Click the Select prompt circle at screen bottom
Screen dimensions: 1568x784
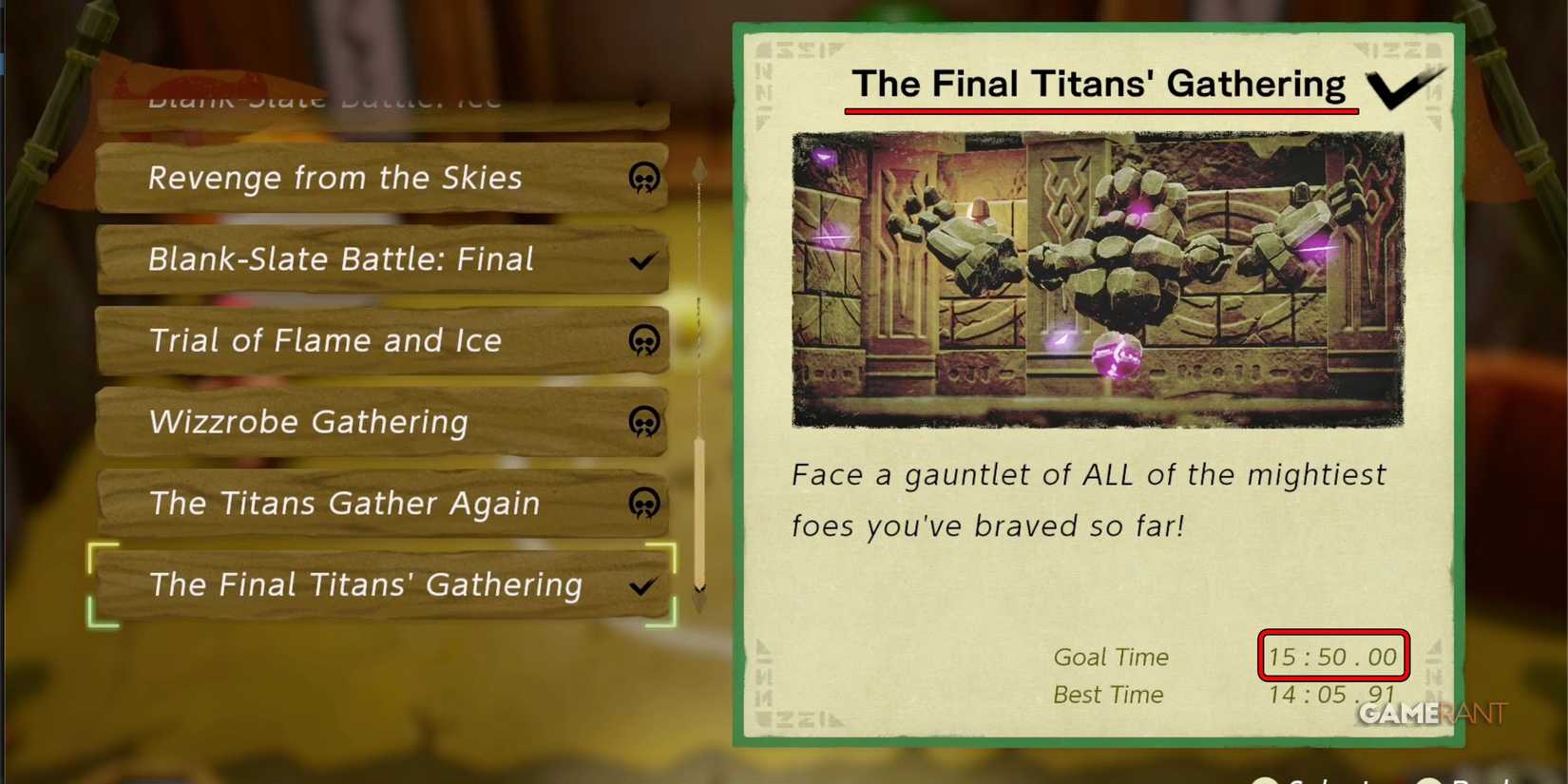[1267, 777]
